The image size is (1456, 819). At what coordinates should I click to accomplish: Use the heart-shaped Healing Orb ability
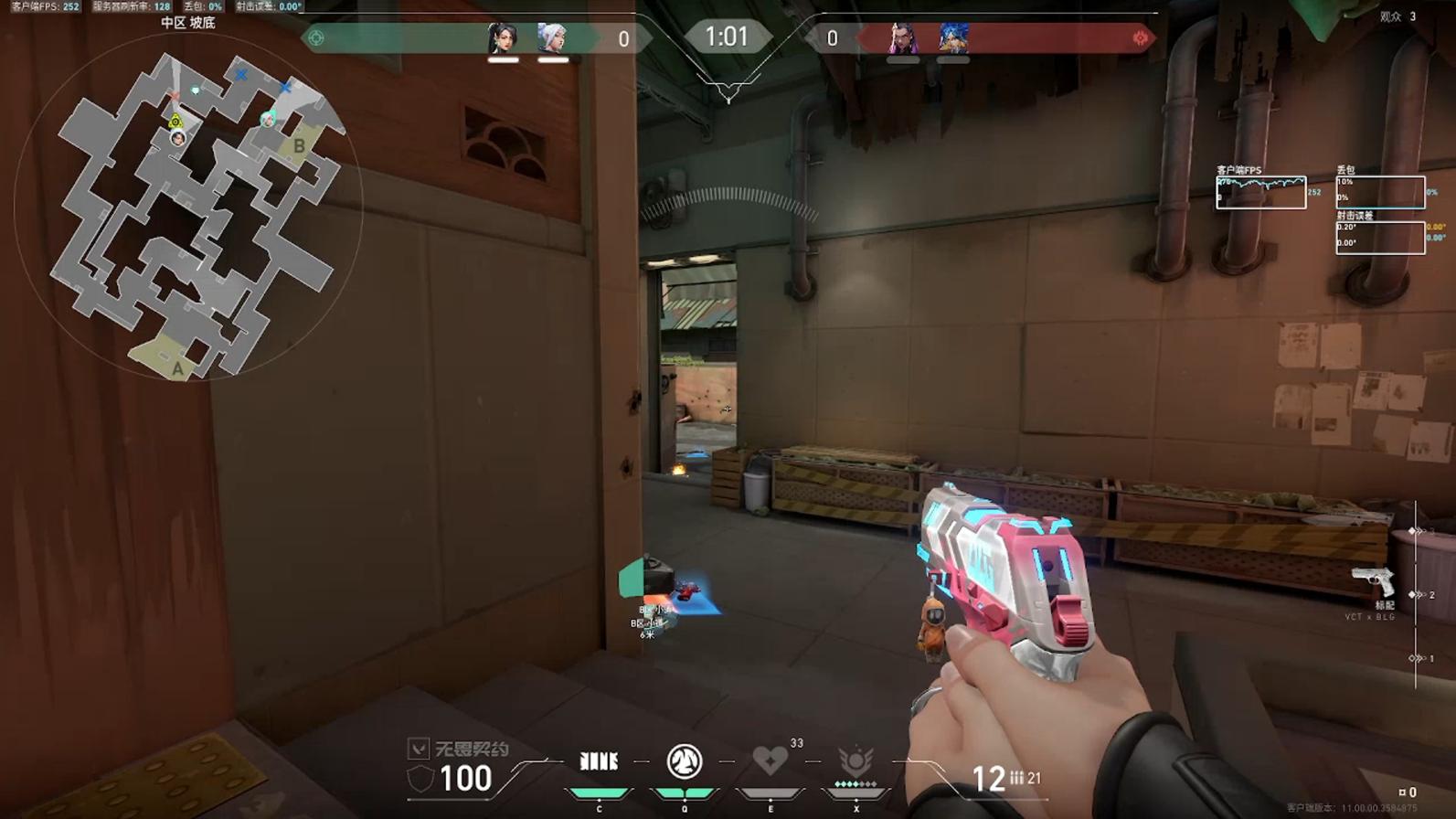770,760
